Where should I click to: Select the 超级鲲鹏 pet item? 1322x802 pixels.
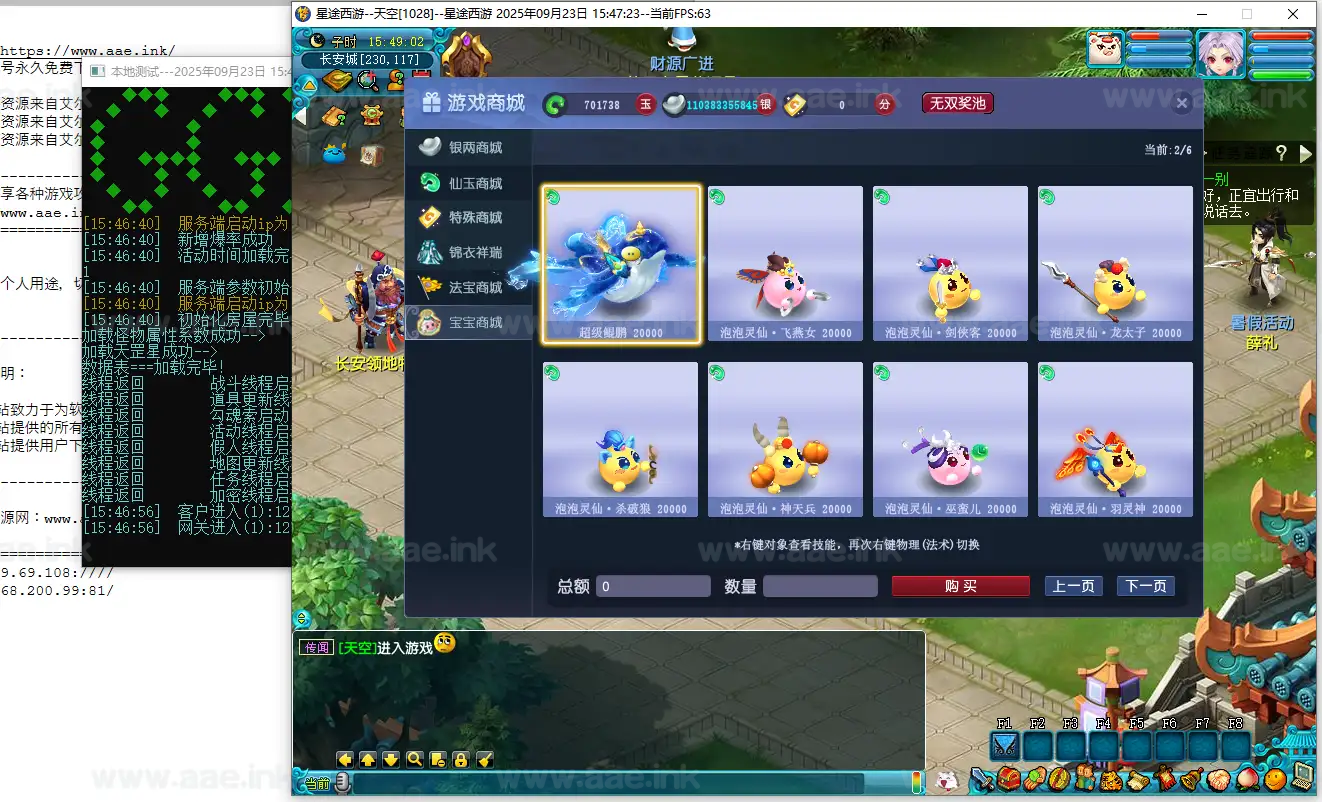click(x=621, y=264)
